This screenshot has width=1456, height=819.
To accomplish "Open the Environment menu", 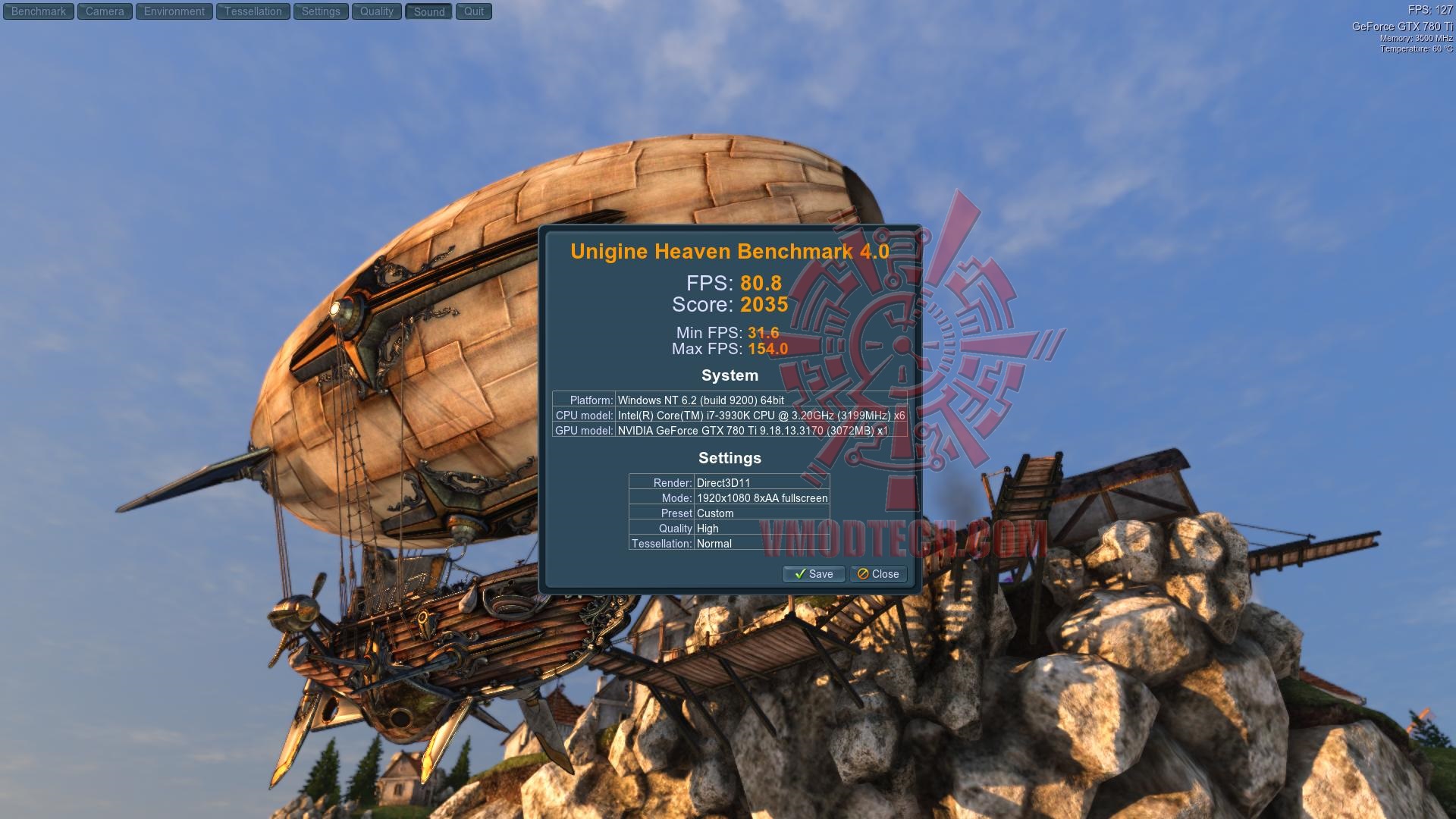I will pyautogui.click(x=174, y=11).
